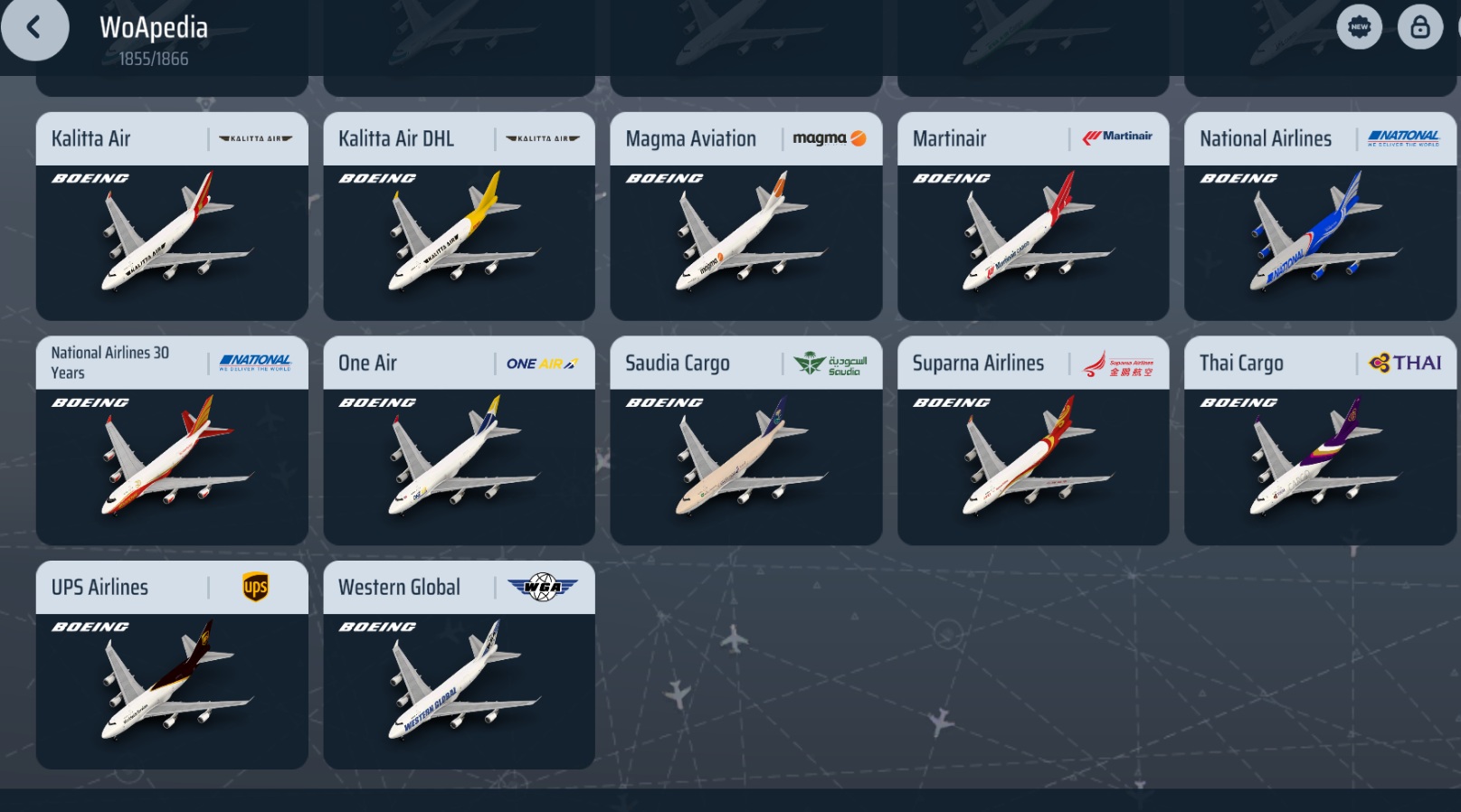The height and width of the screenshot is (812, 1461).
Task: Open the Kalitta Air DHL aircraft card
Action: [459, 217]
